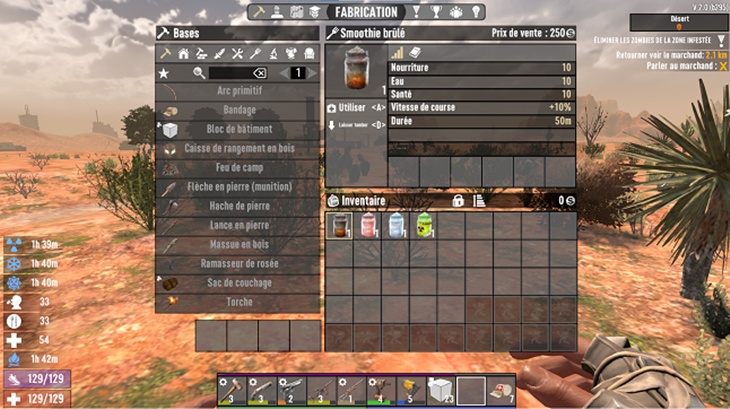The height and width of the screenshot is (409, 730).
Task: Choose the Bandage recipe
Action: [x=238, y=110]
